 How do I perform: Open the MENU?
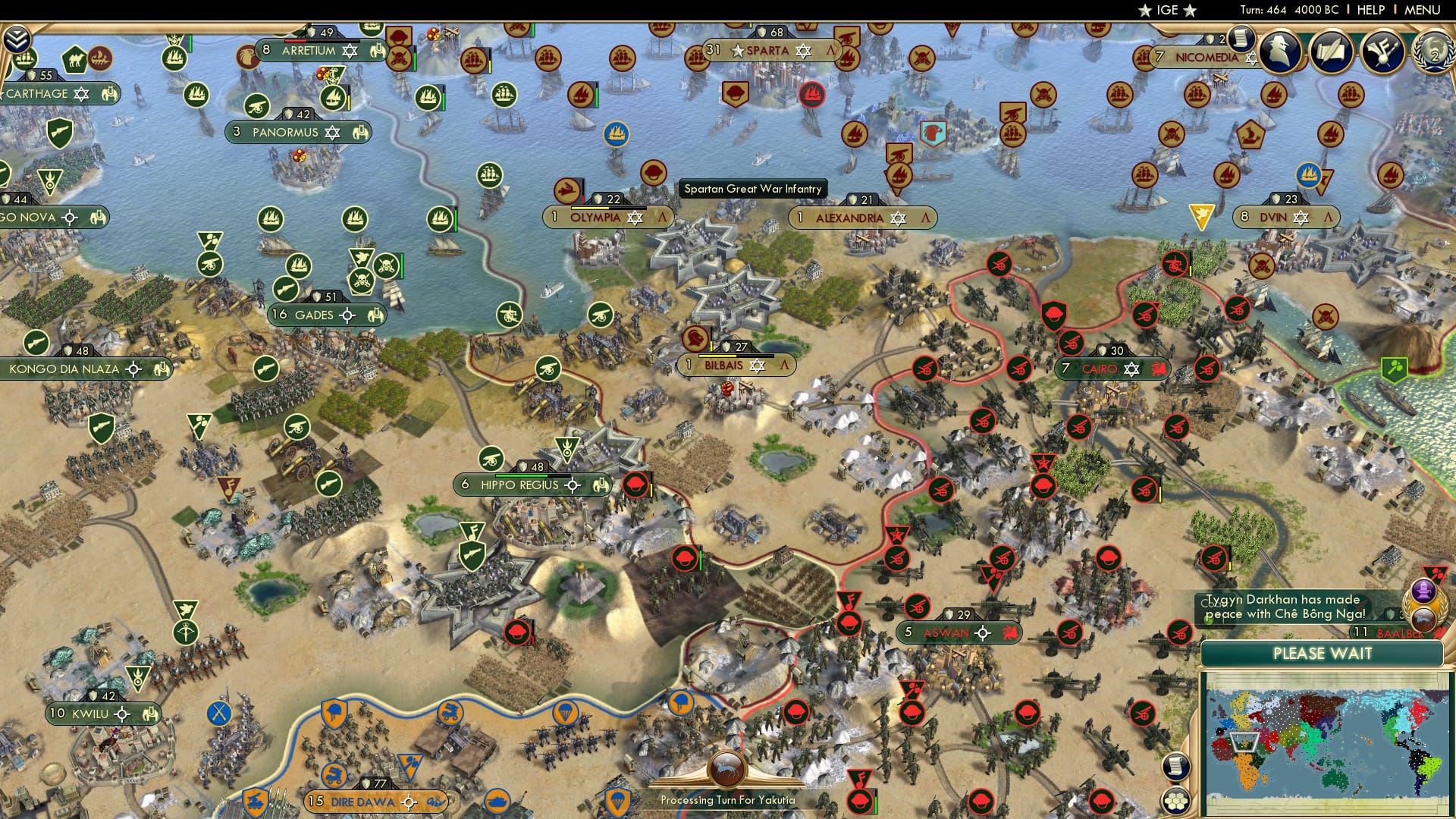1424,10
